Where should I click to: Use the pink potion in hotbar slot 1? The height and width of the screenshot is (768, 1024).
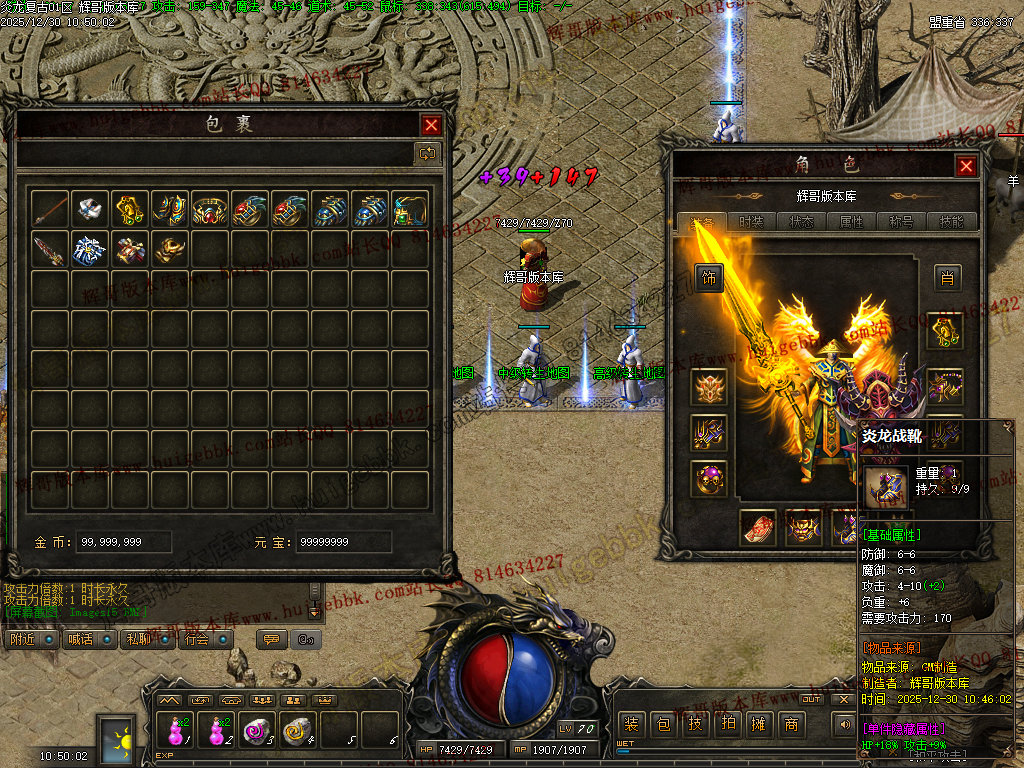point(176,731)
